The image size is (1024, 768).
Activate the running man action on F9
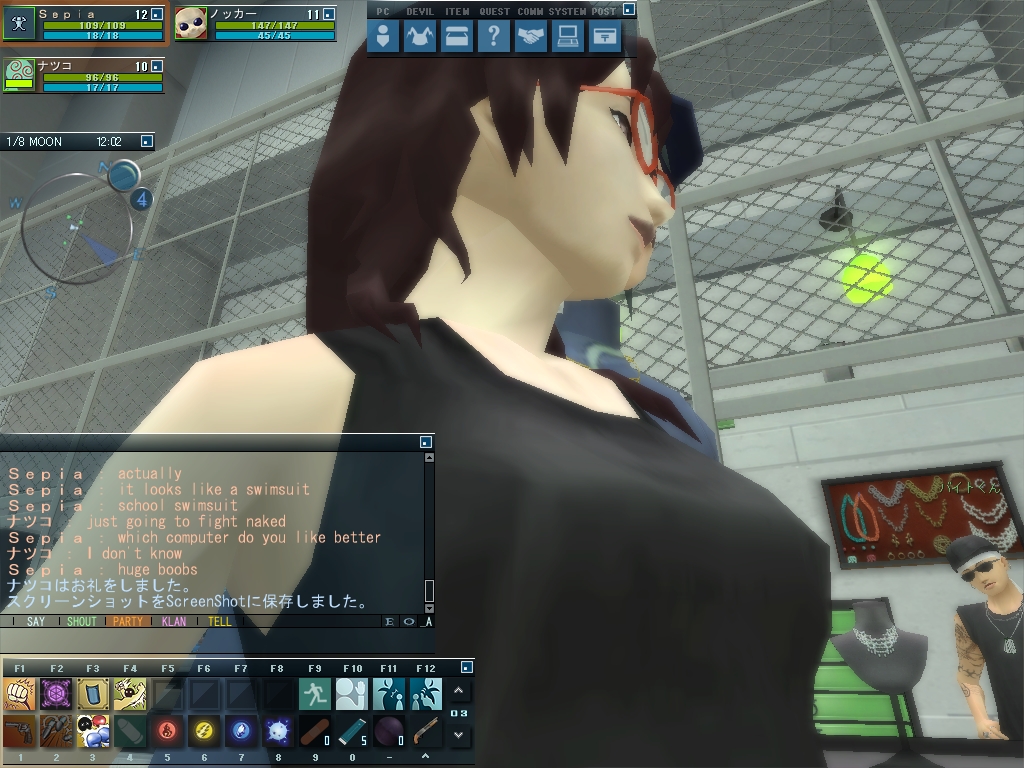(315, 693)
